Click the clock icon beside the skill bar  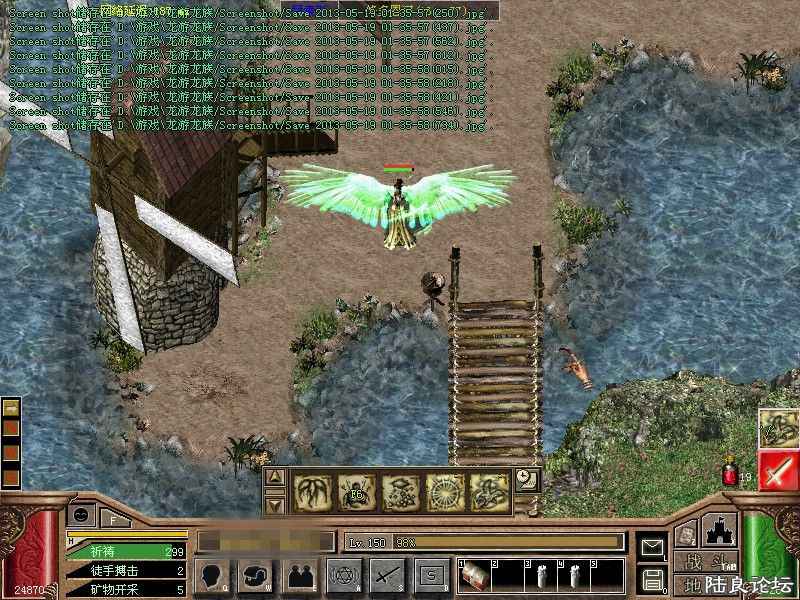[x=529, y=480]
